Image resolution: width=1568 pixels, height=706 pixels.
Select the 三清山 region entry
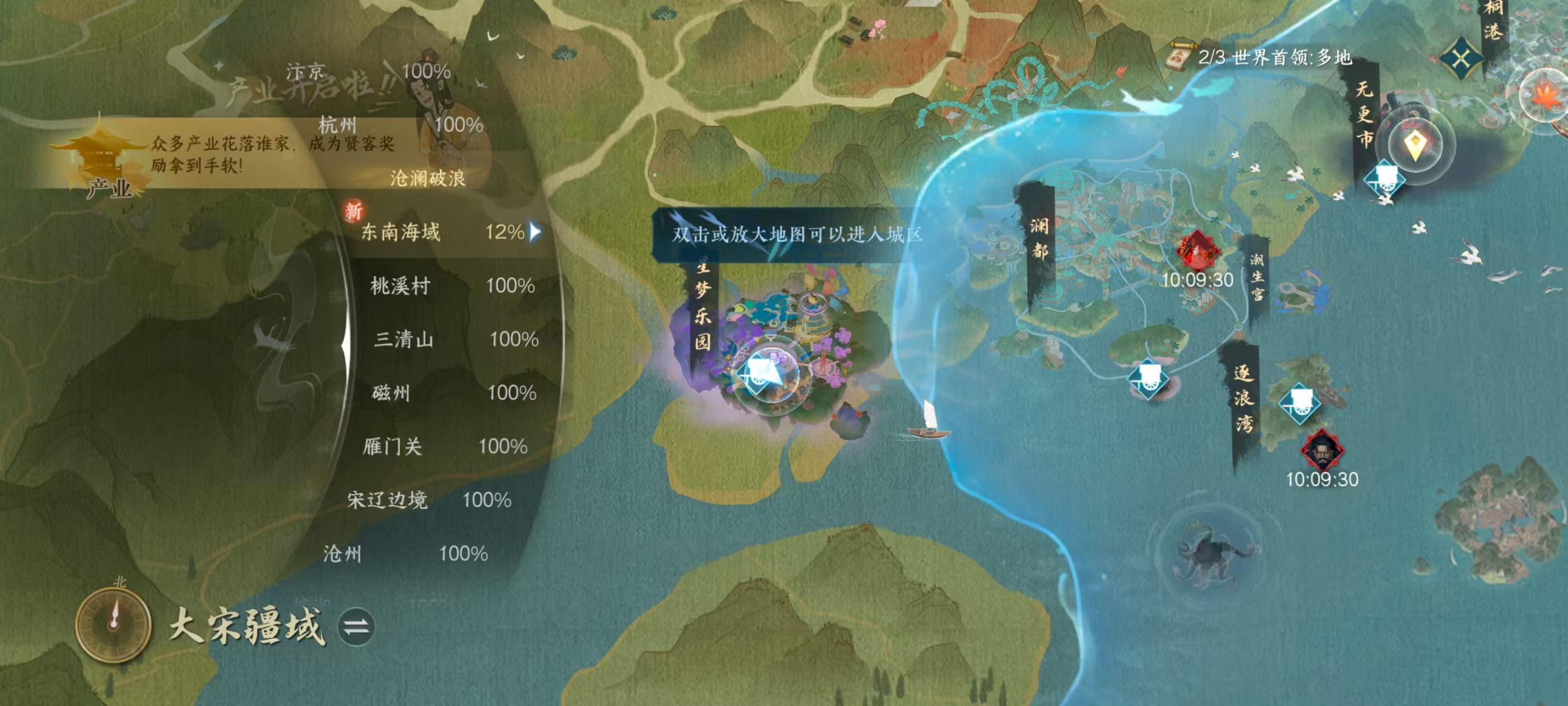pyautogui.click(x=404, y=340)
